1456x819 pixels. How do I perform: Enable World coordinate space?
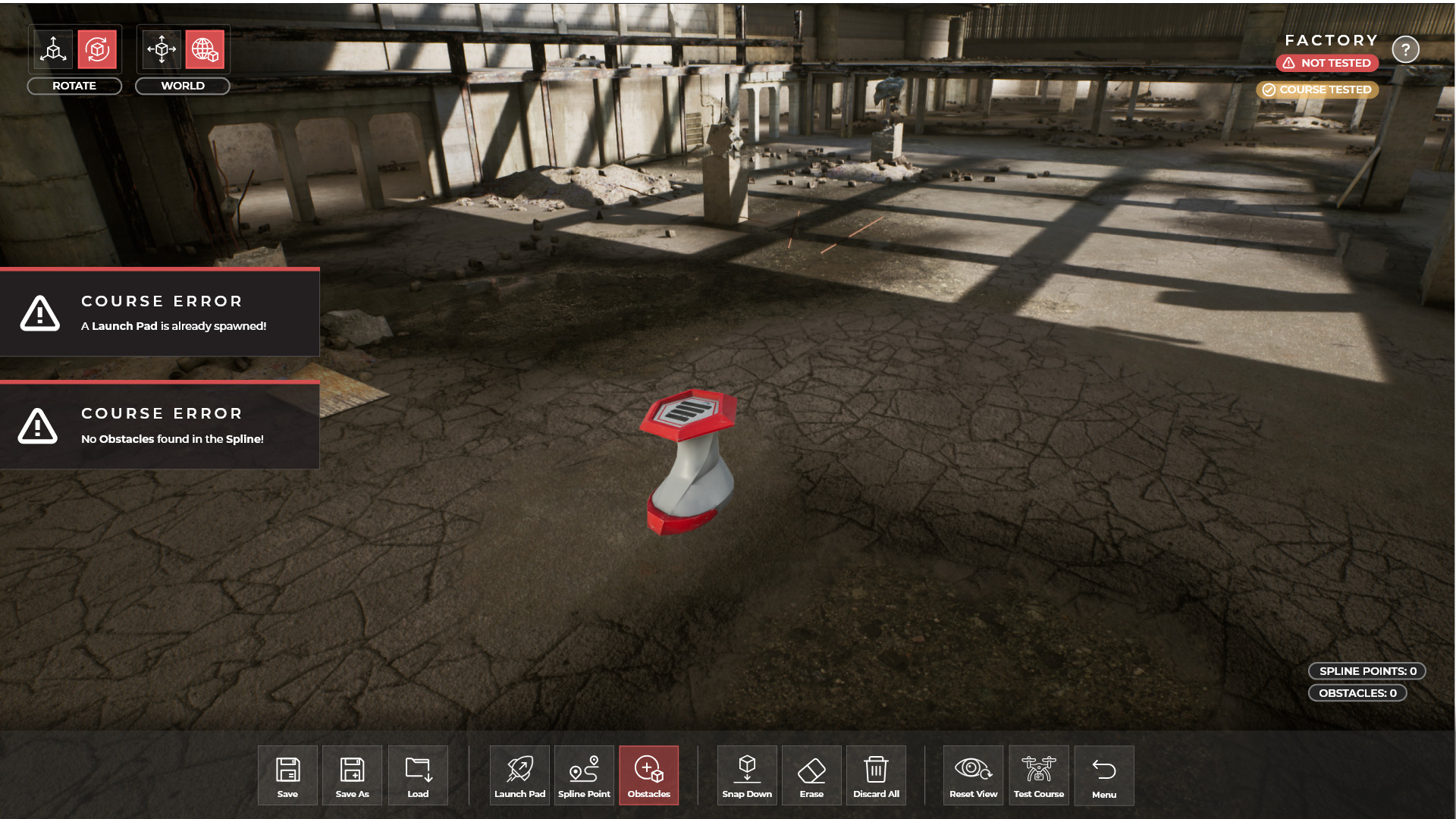pos(205,49)
